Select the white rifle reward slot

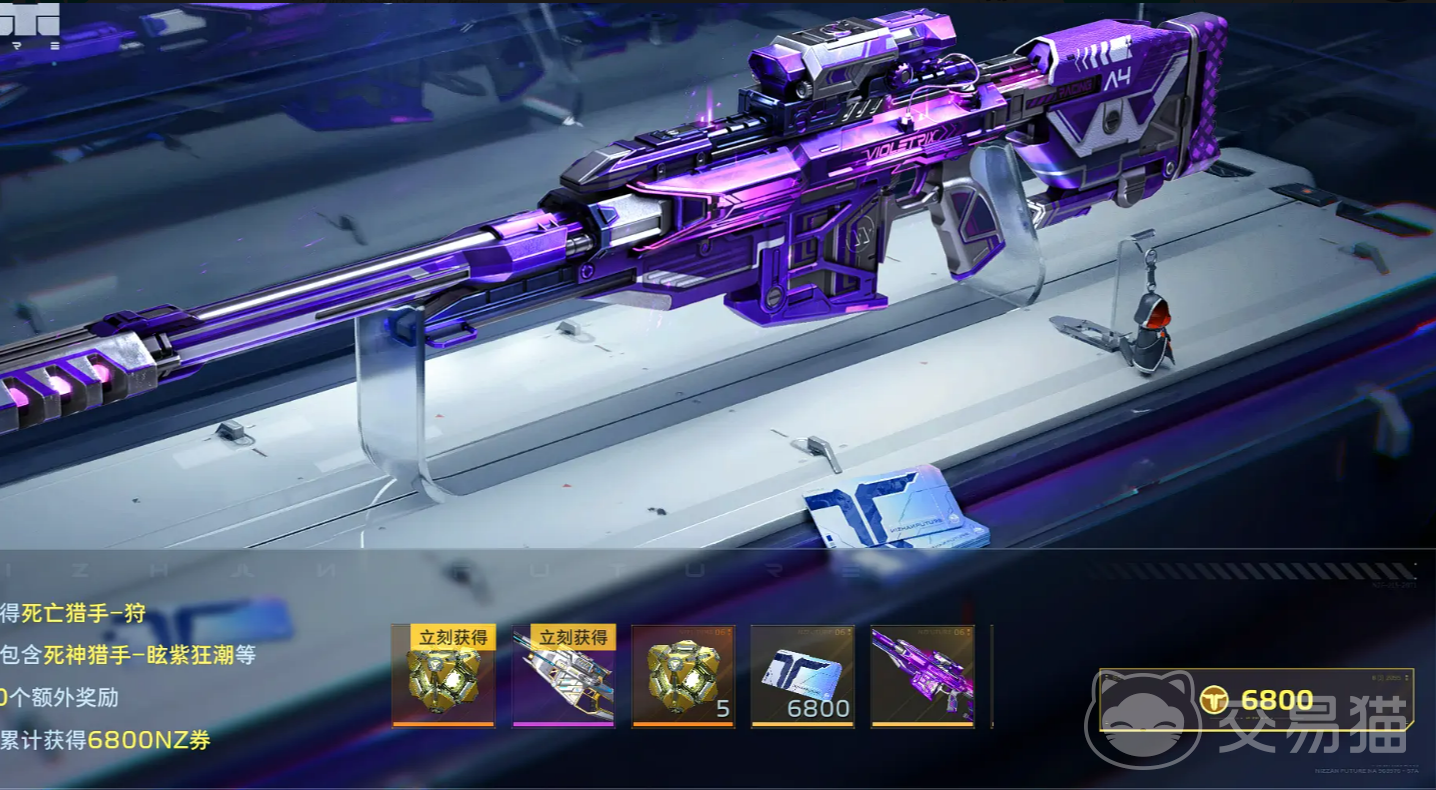[x=563, y=676]
